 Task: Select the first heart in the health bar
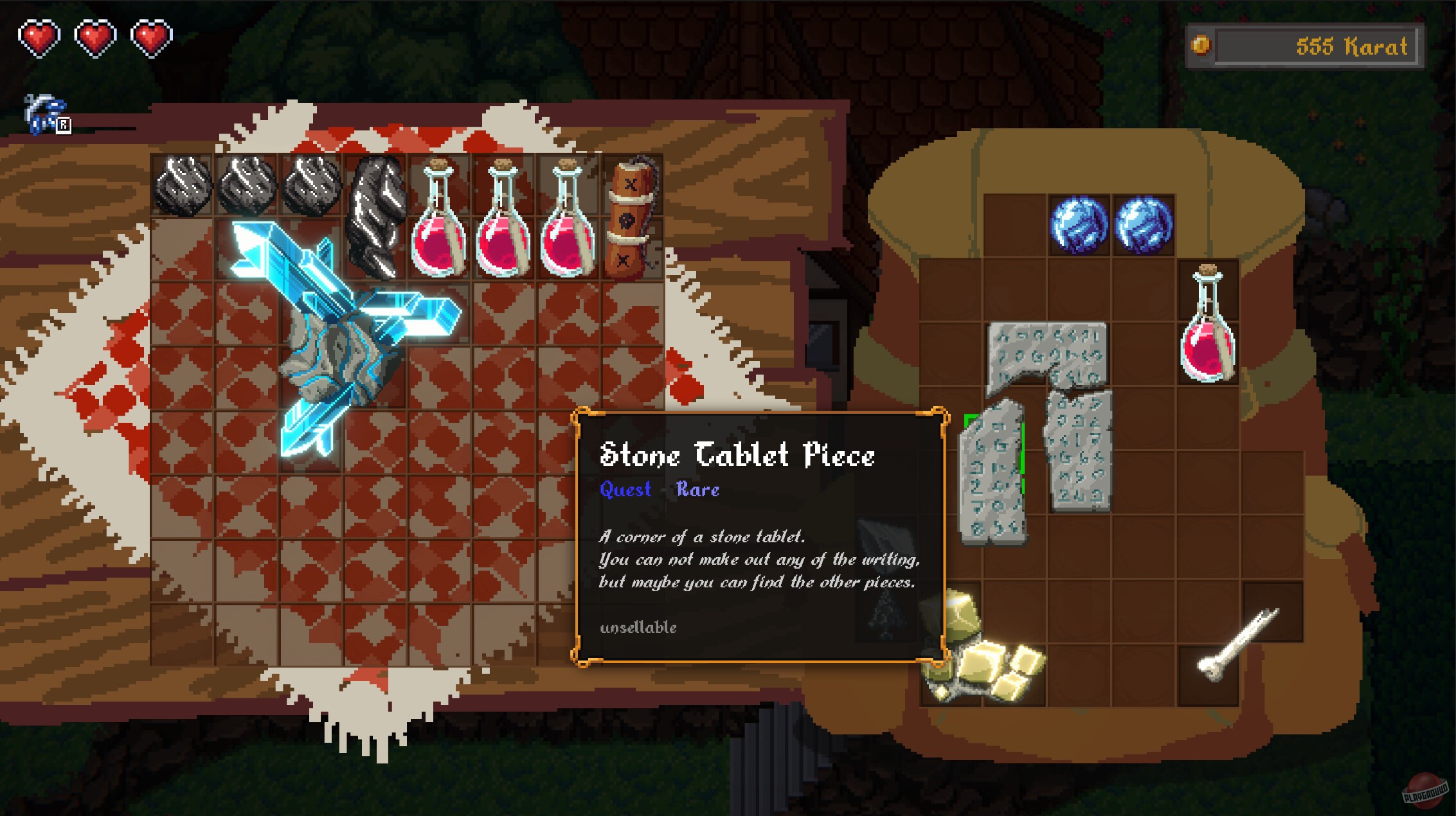(40, 37)
